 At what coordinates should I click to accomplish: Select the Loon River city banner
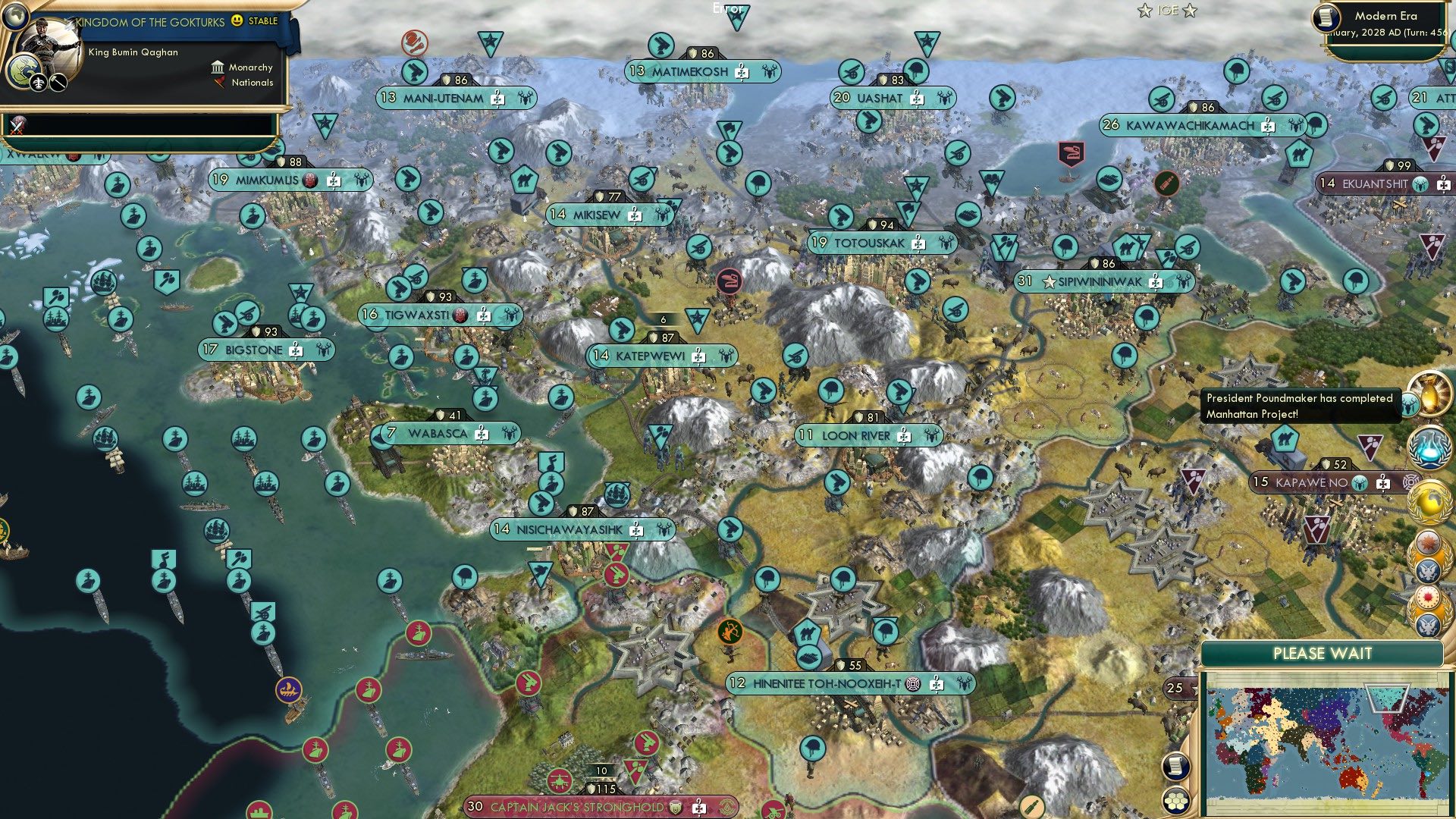point(855,436)
